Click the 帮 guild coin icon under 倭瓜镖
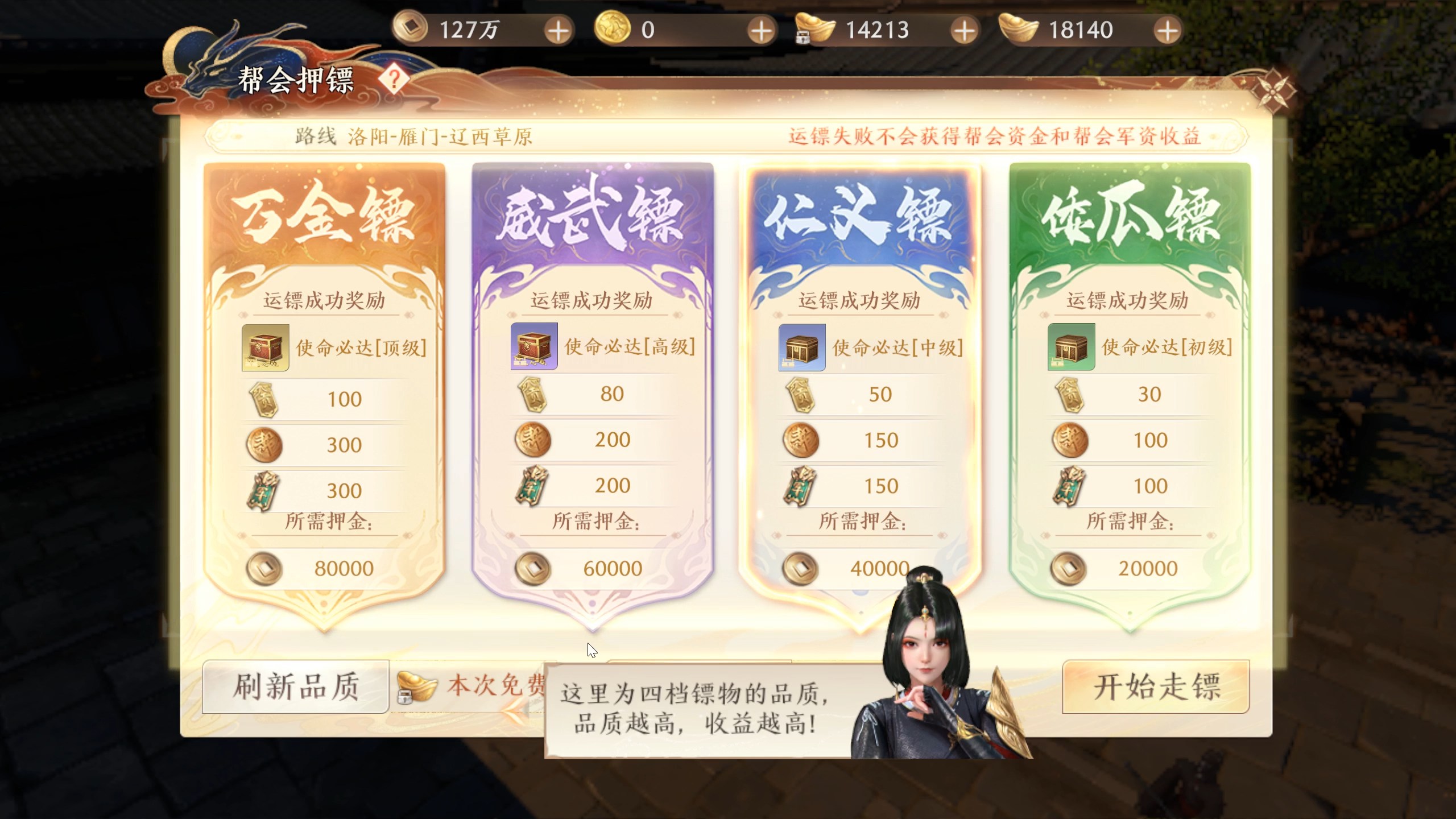 1068,440
